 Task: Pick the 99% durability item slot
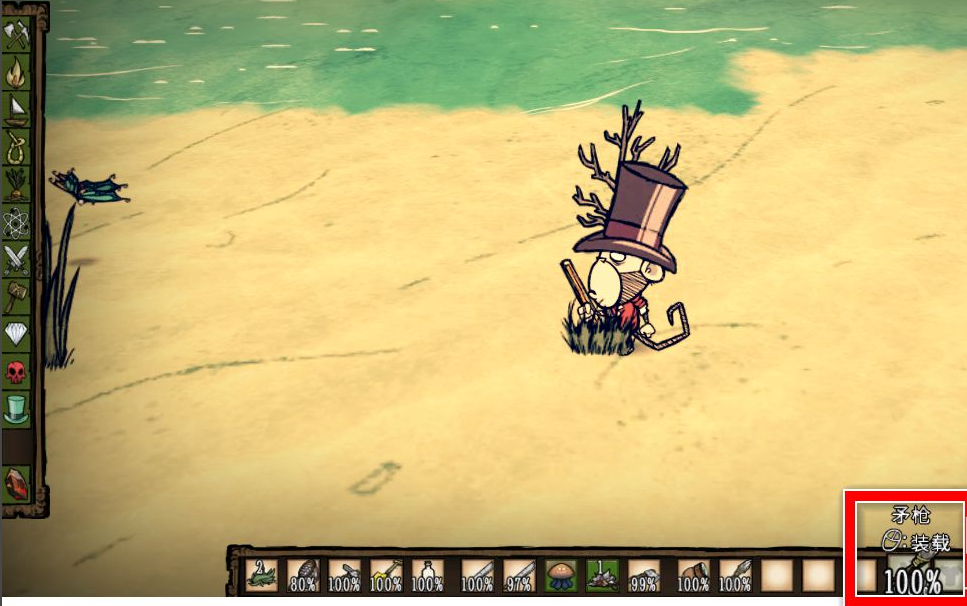pyautogui.click(x=643, y=575)
